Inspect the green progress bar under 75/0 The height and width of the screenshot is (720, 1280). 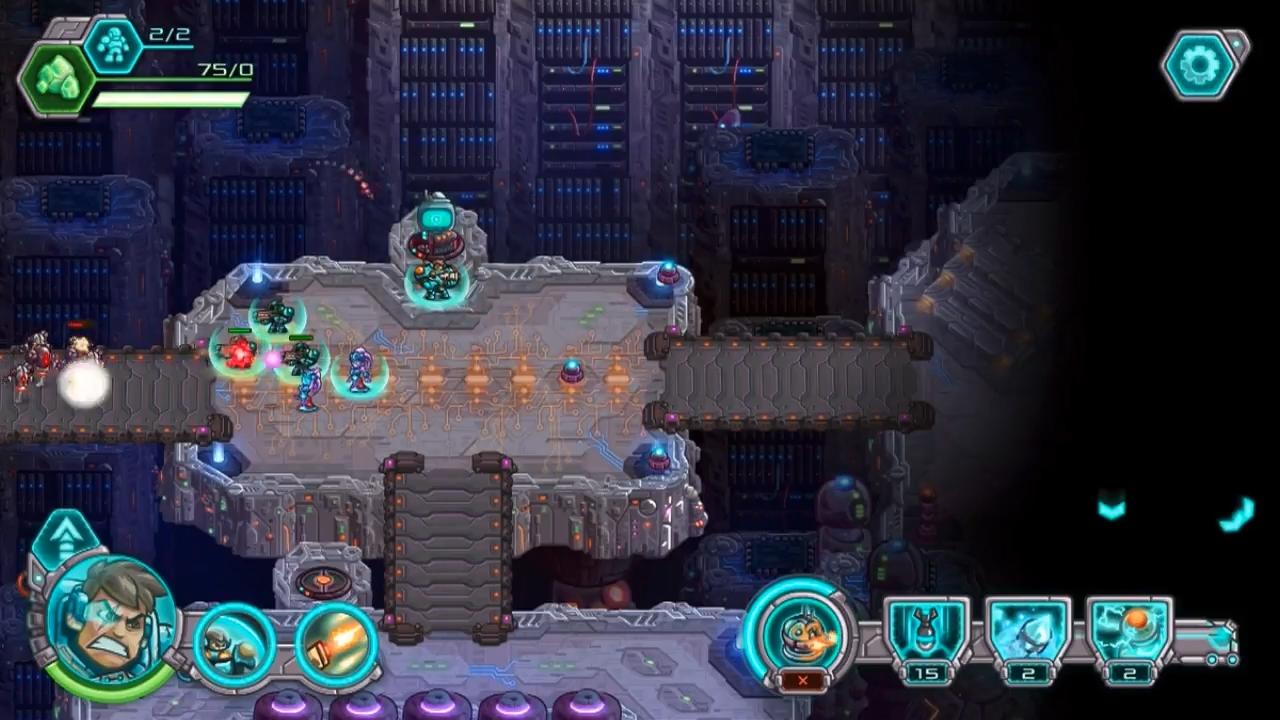coord(172,100)
